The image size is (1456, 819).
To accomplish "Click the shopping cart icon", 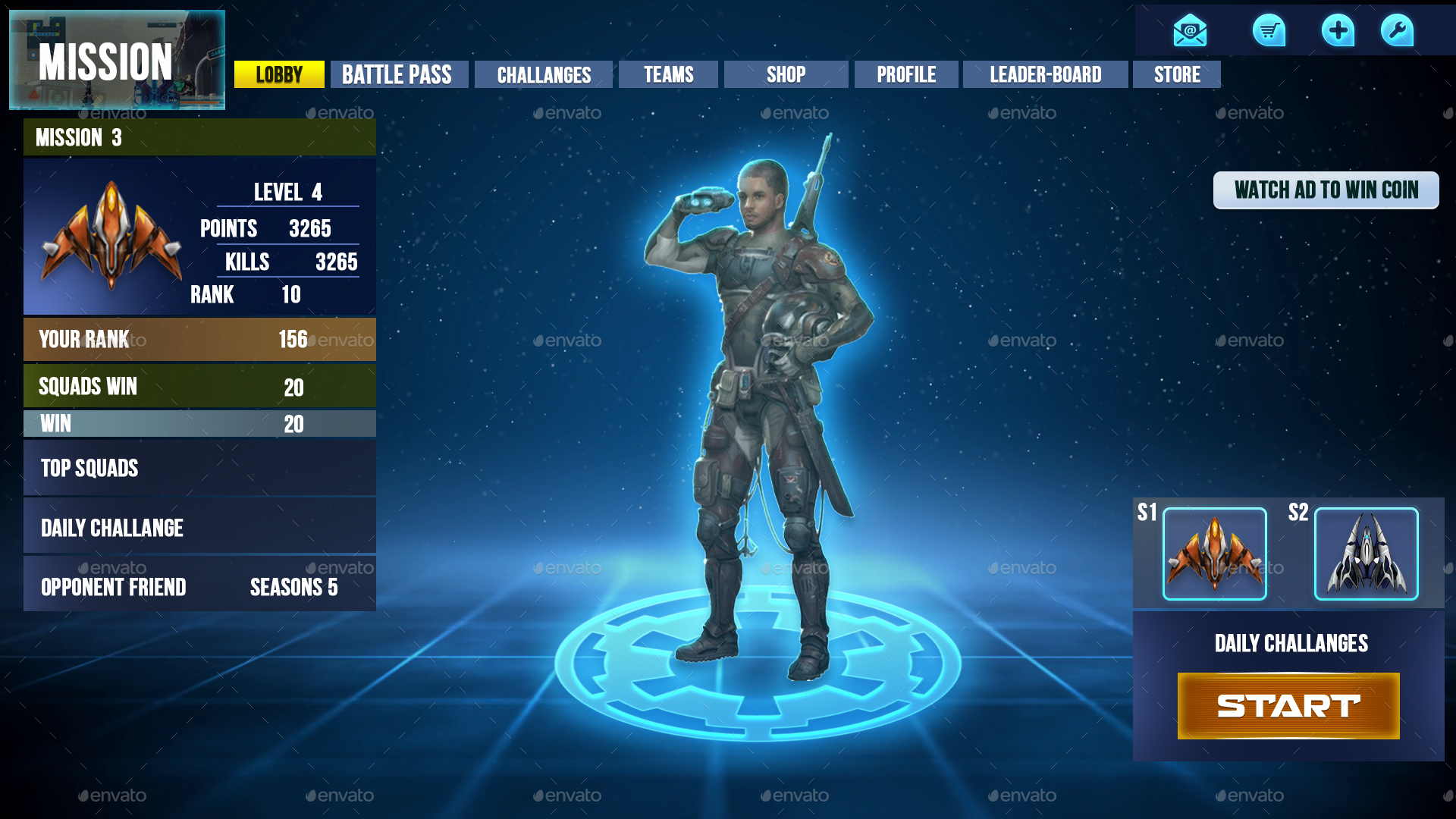I will click(x=1269, y=31).
